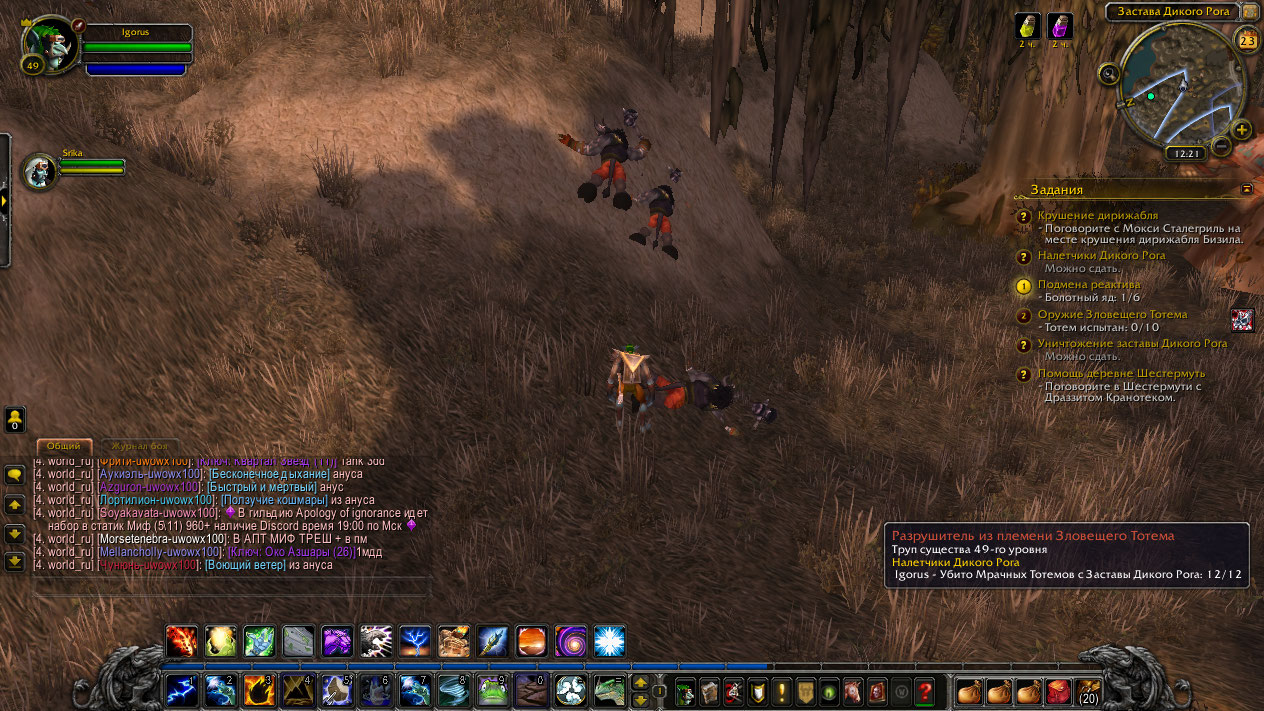Use the purple spiral ability icon
The width and height of the screenshot is (1264, 711).
tap(571, 641)
